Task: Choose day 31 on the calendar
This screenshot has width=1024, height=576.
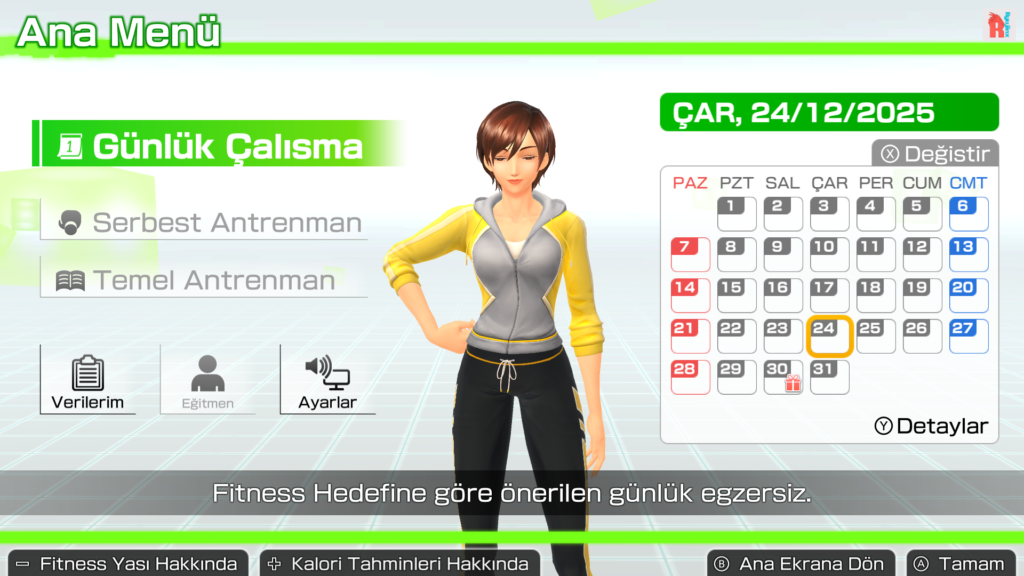Action: point(829,377)
